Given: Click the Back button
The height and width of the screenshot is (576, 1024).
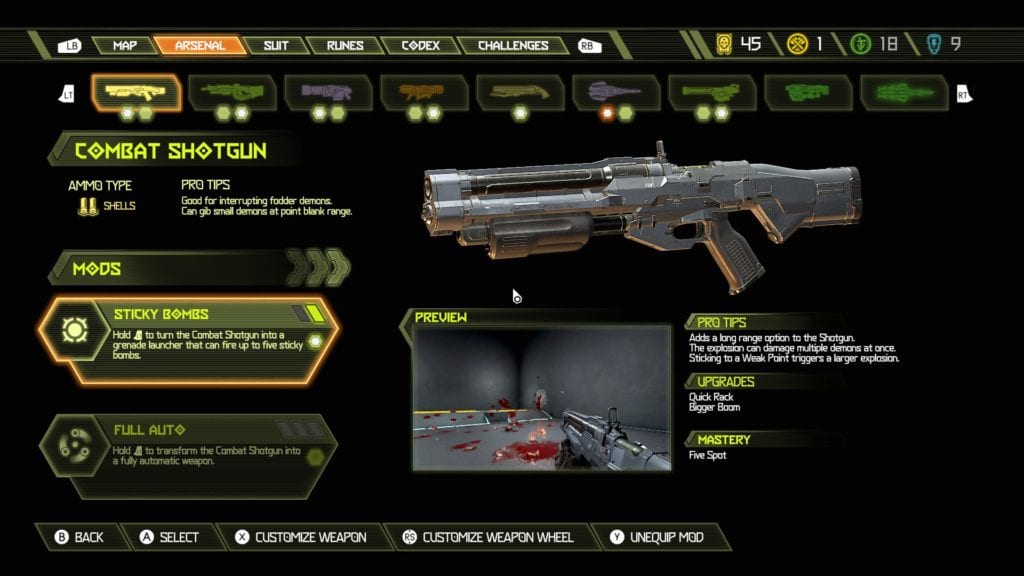Looking at the screenshot, I should coord(80,537).
